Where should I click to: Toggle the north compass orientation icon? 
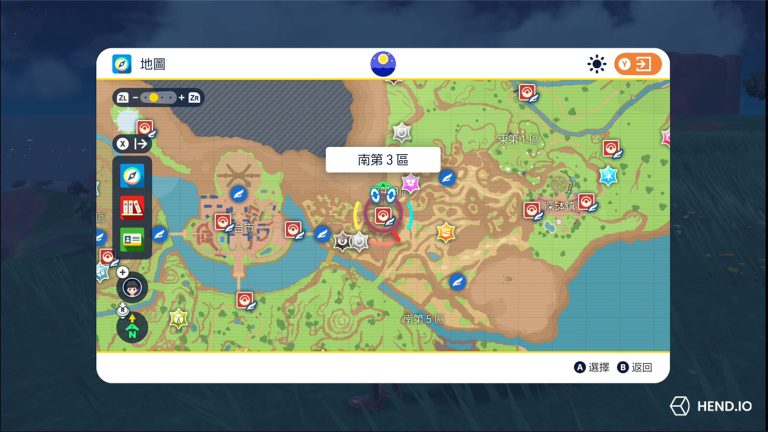click(132, 327)
